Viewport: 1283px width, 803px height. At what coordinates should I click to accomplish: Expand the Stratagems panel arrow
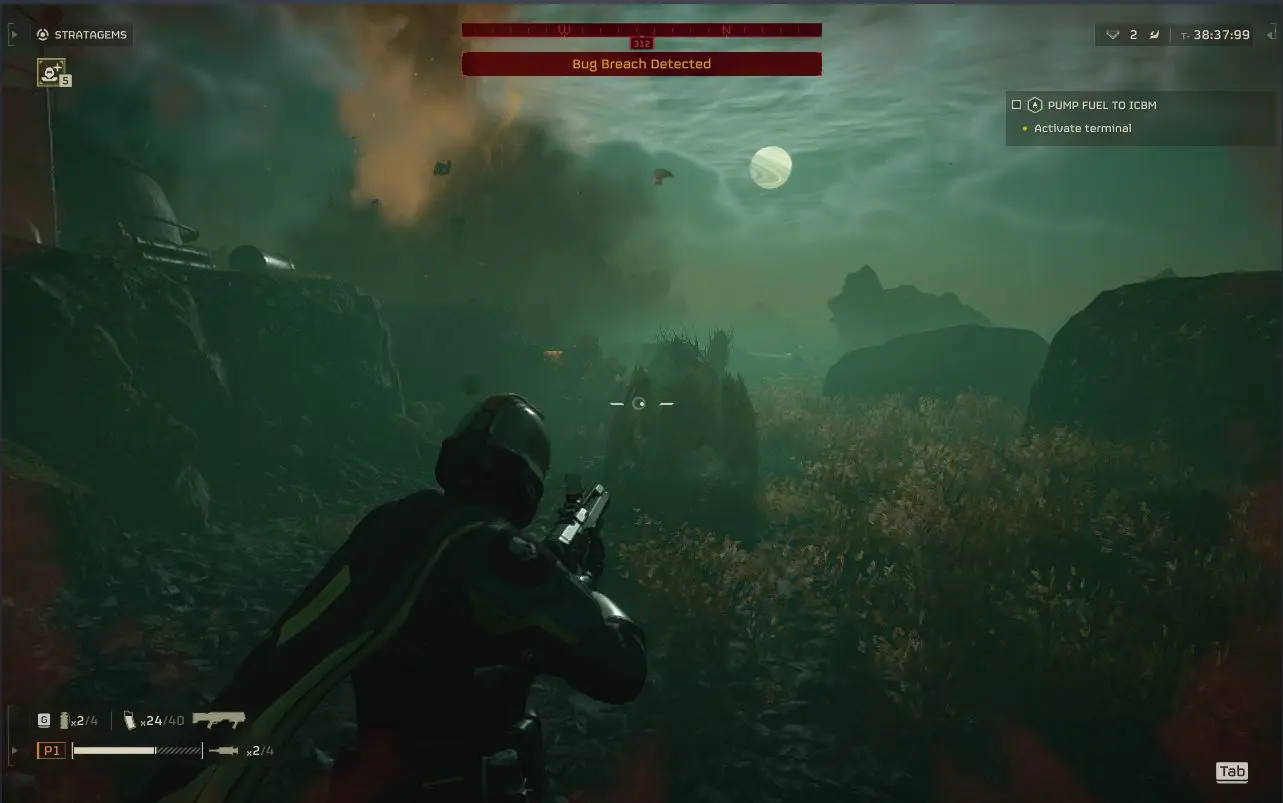pyautogui.click(x=13, y=34)
